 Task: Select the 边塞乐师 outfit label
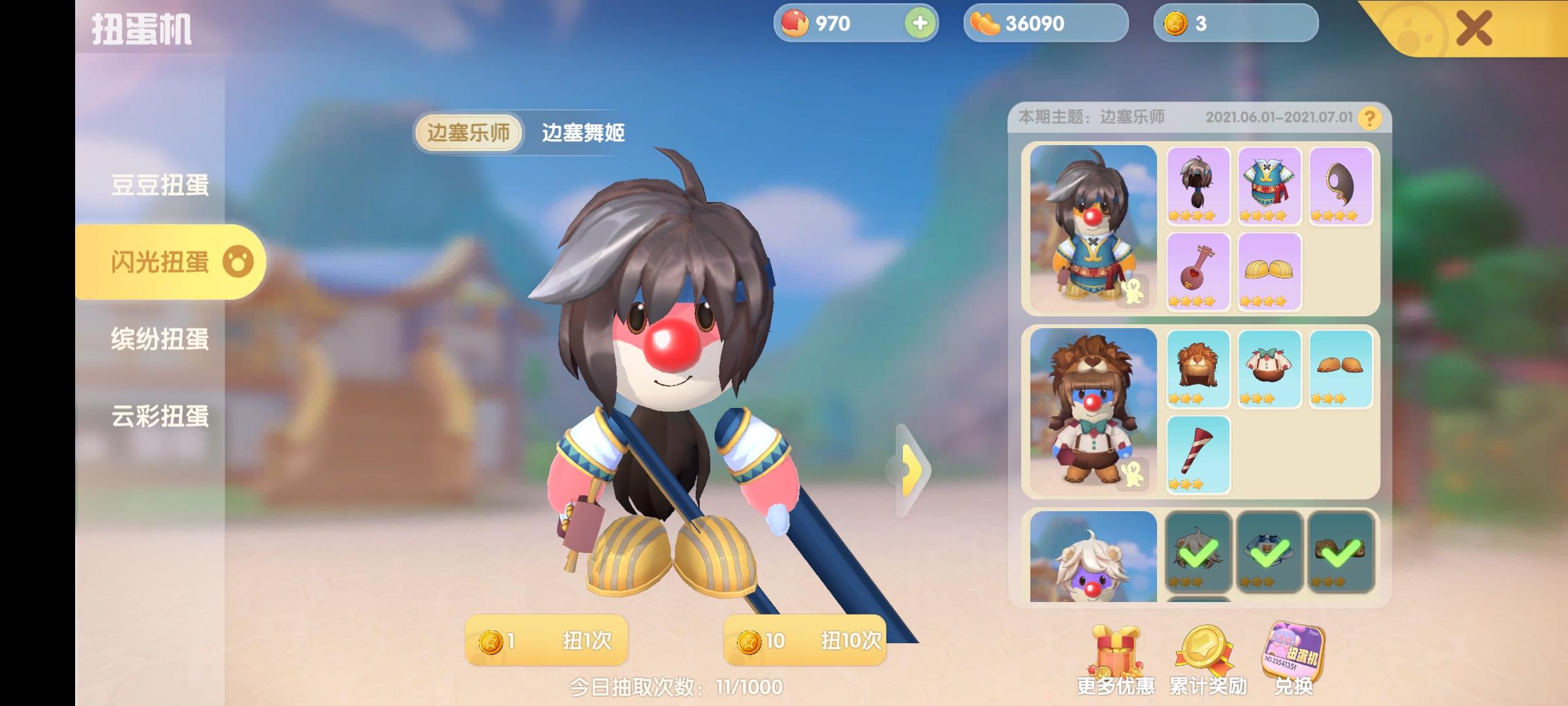469,133
